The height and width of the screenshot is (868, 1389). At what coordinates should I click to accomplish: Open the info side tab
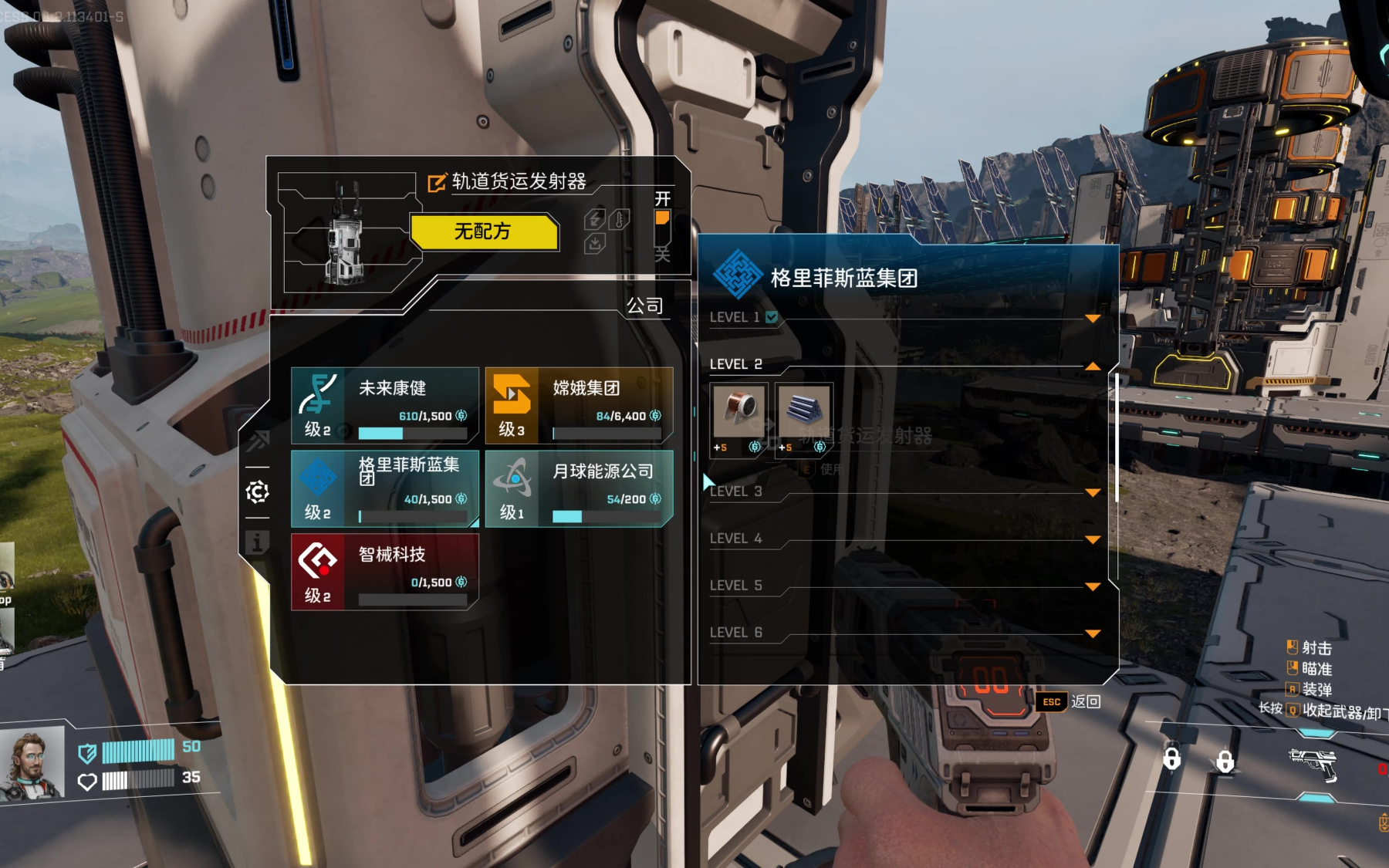pos(257,542)
